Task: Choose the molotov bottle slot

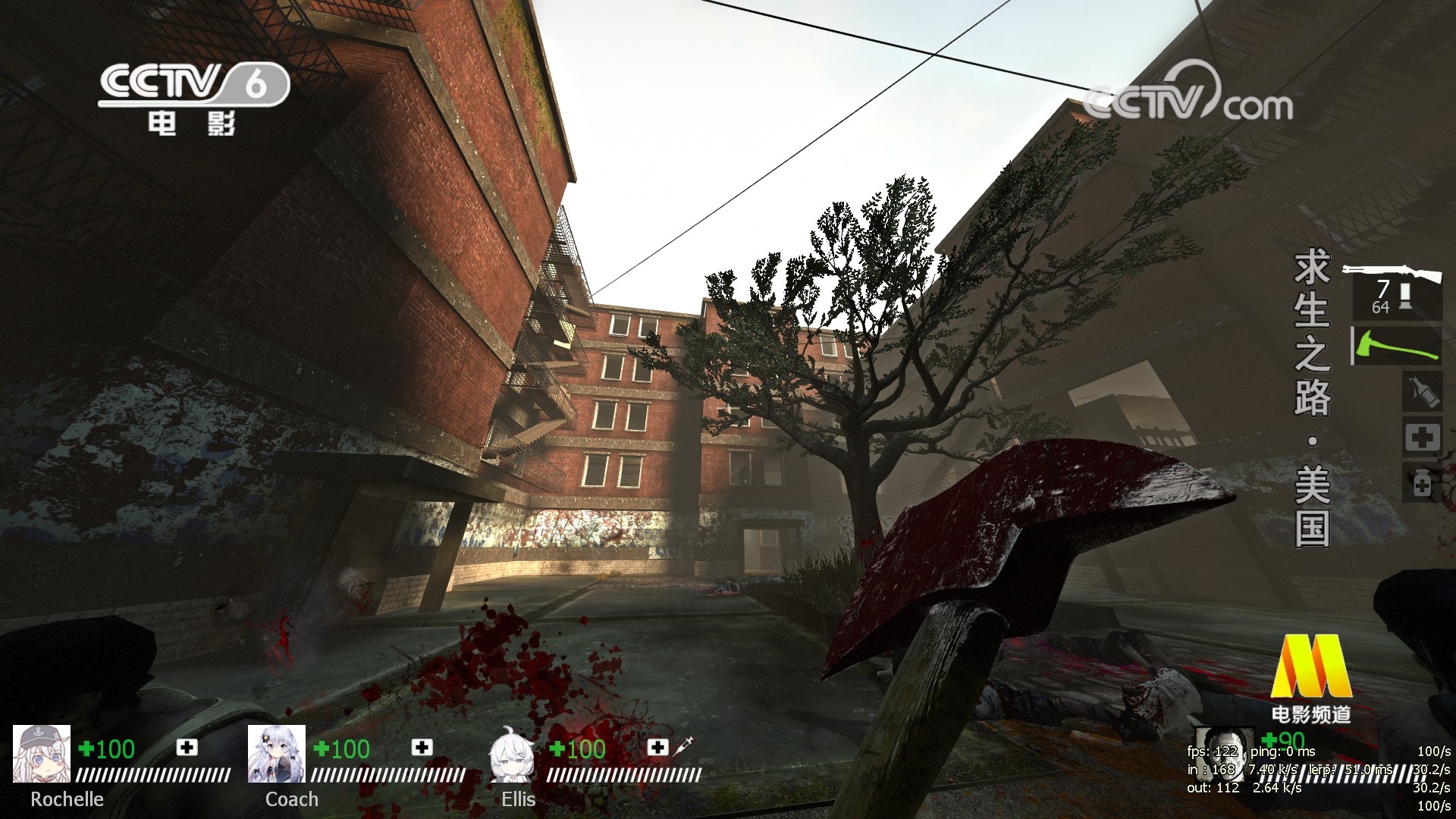Action: click(1421, 393)
